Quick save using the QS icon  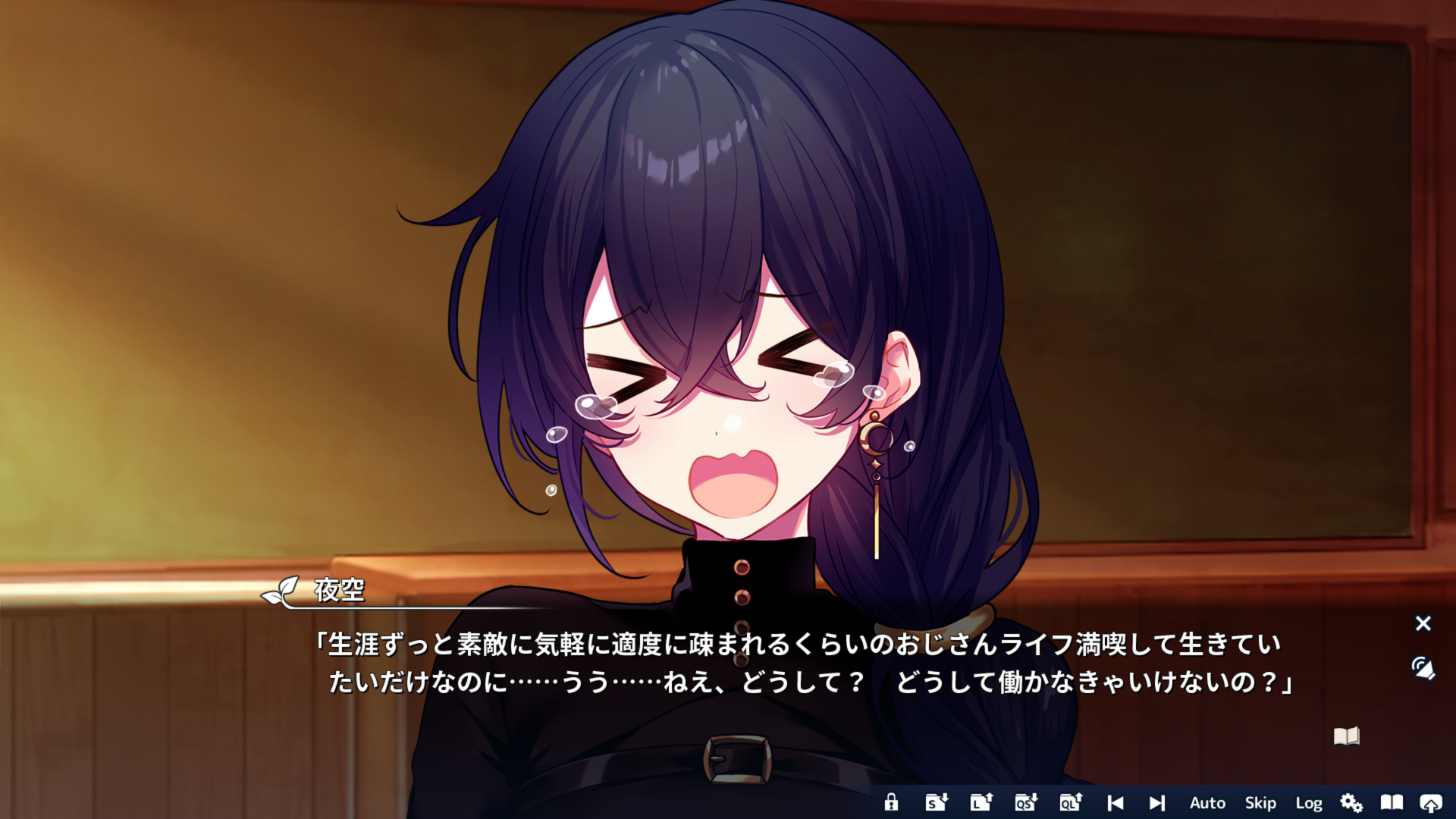tap(1025, 802)
